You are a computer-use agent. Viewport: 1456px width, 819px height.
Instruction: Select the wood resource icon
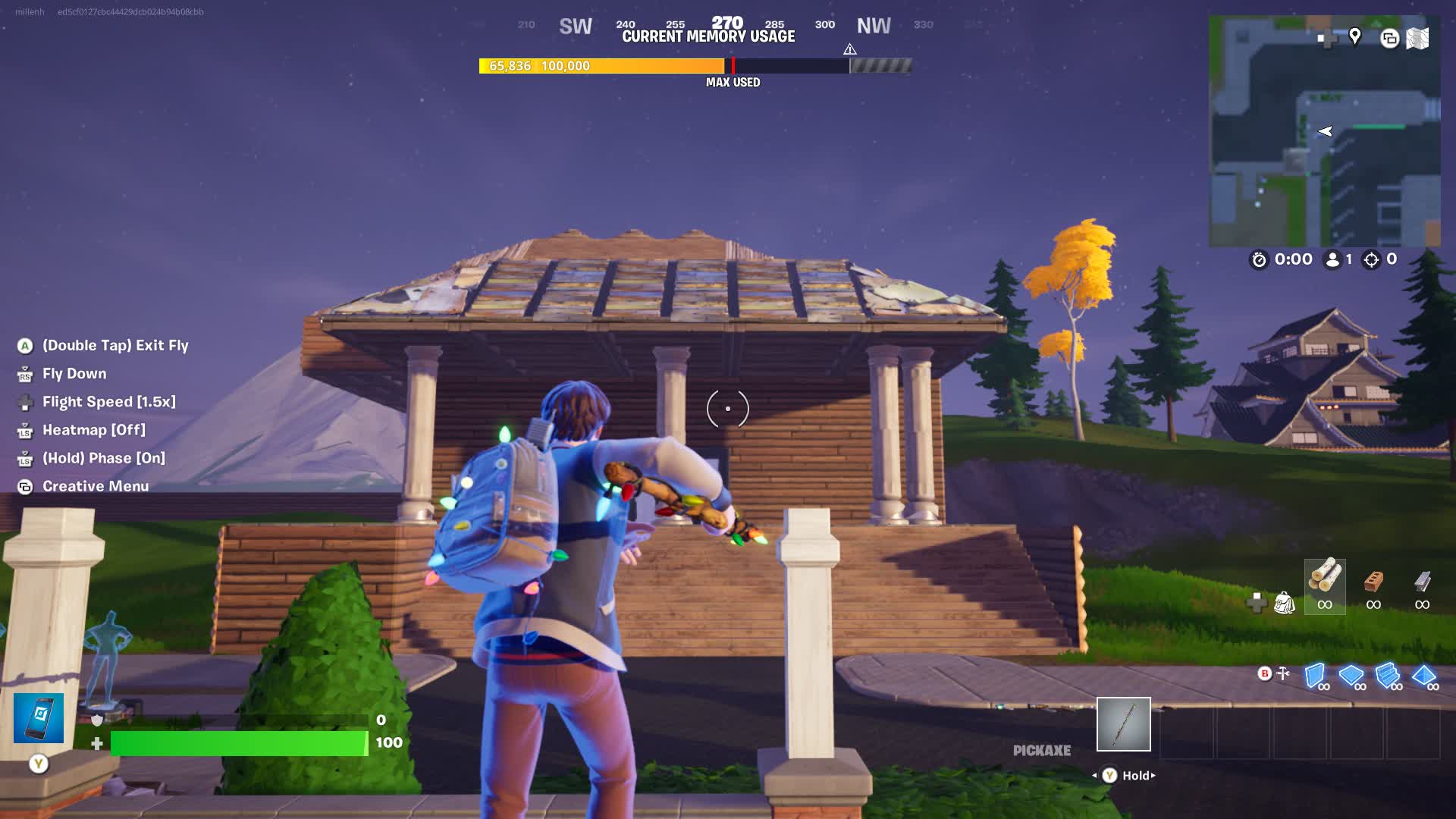1324,584
